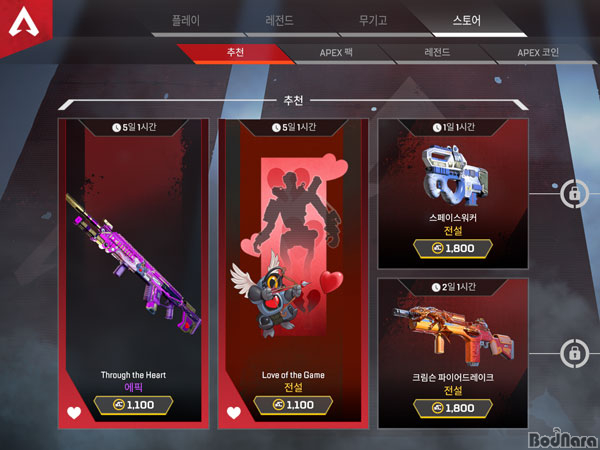
Task: Go to the 무기고 tab
Action: pos(375,20)
